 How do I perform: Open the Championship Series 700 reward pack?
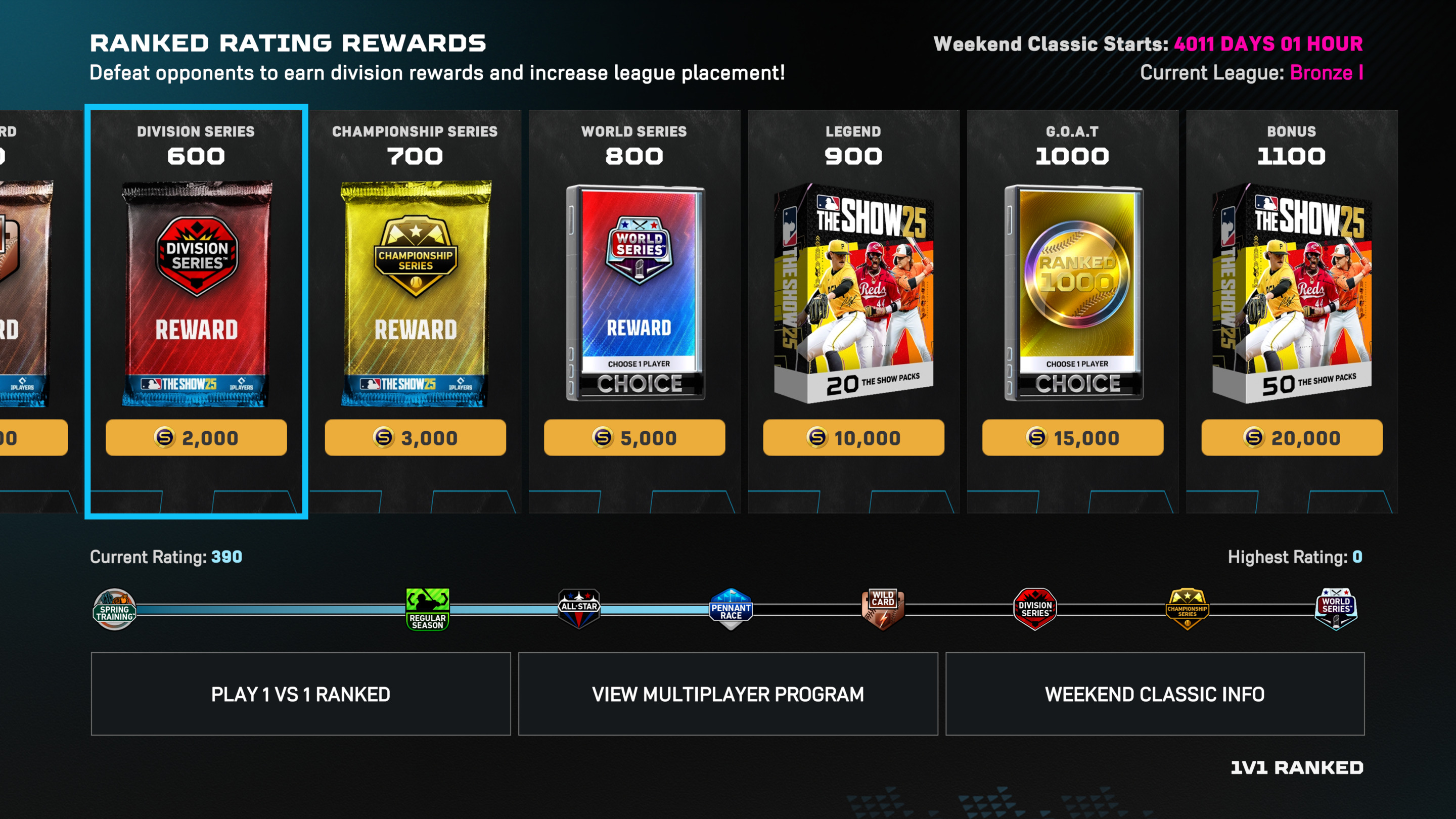(x=416, y=294)
